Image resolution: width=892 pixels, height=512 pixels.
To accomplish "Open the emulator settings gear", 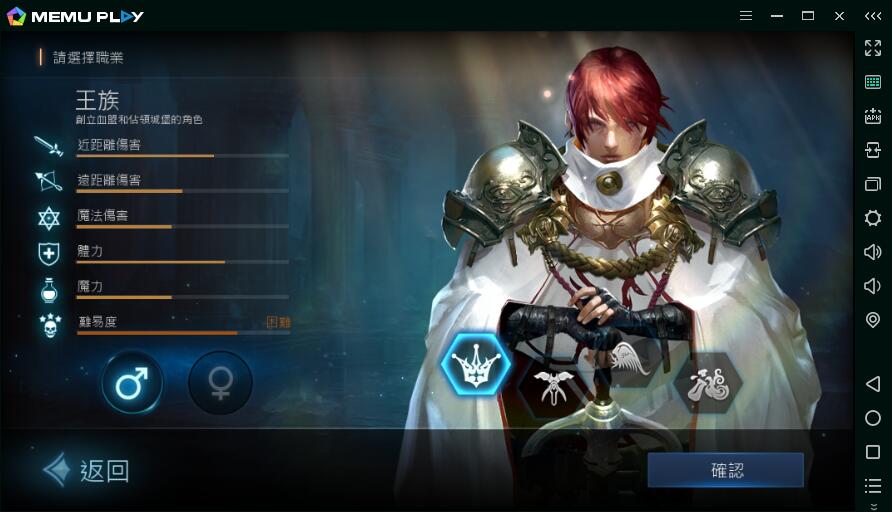I will pos(873,218).
